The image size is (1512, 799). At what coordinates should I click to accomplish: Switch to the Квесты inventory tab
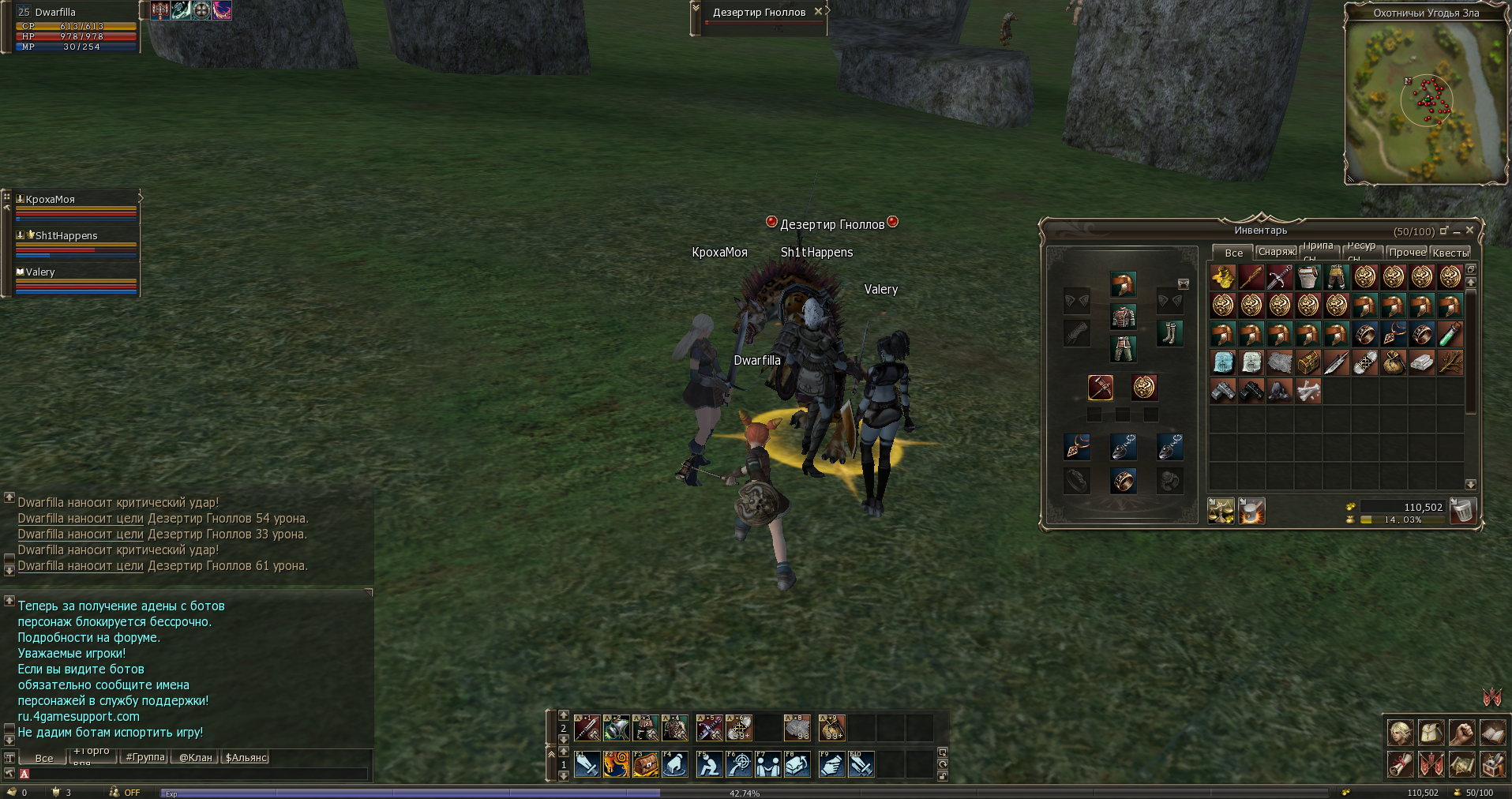click(1450, 253)
